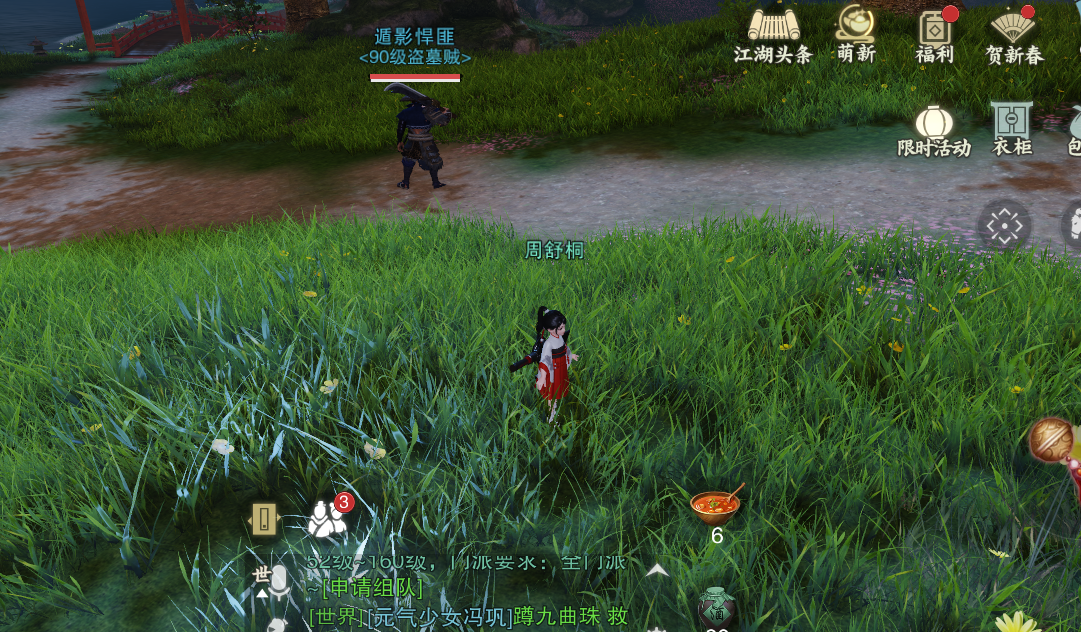Use the red soup bowl food item
Image resolution: width=1081 pixels, height=632 pixels.
(715, 505)
